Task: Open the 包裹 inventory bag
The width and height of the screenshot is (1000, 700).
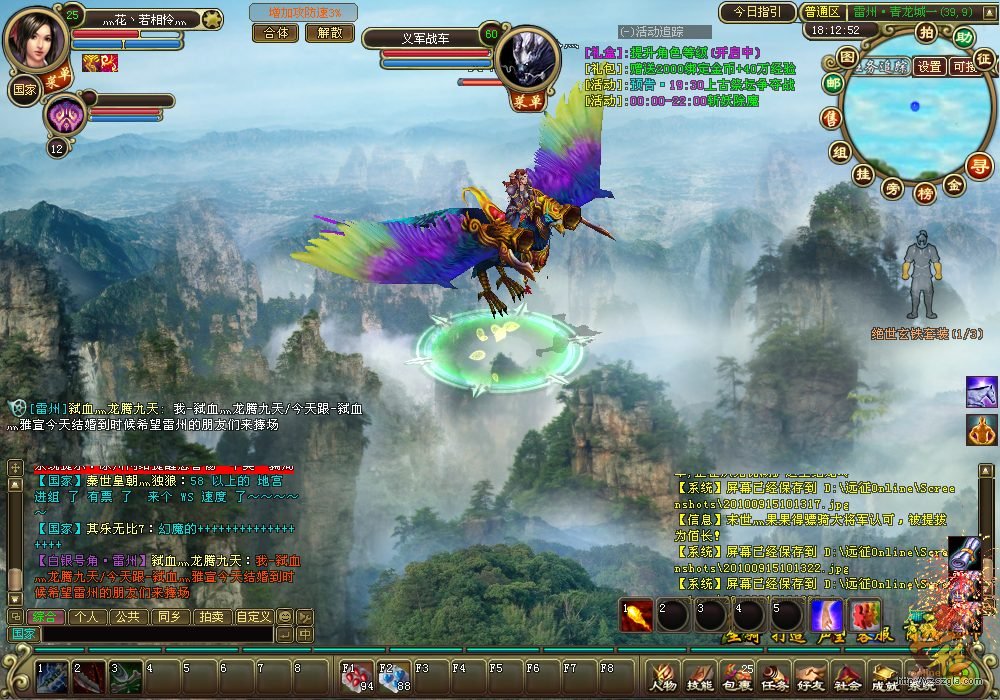Action: [x=737, y=677]
